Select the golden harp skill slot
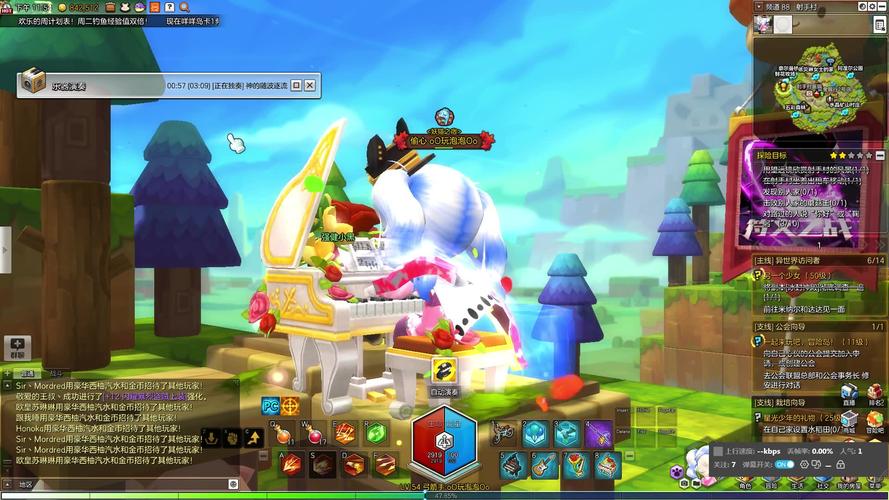Viewport: 889px width, 500px height. coord(575,464)
